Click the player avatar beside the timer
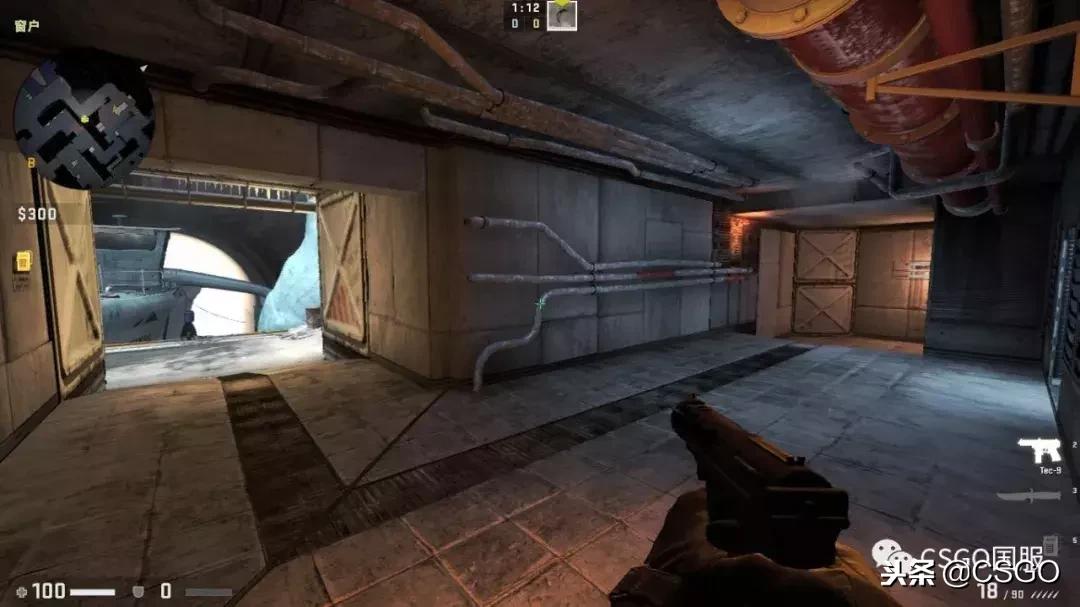This screenshot has width=1080, height=607. (562, 15)
